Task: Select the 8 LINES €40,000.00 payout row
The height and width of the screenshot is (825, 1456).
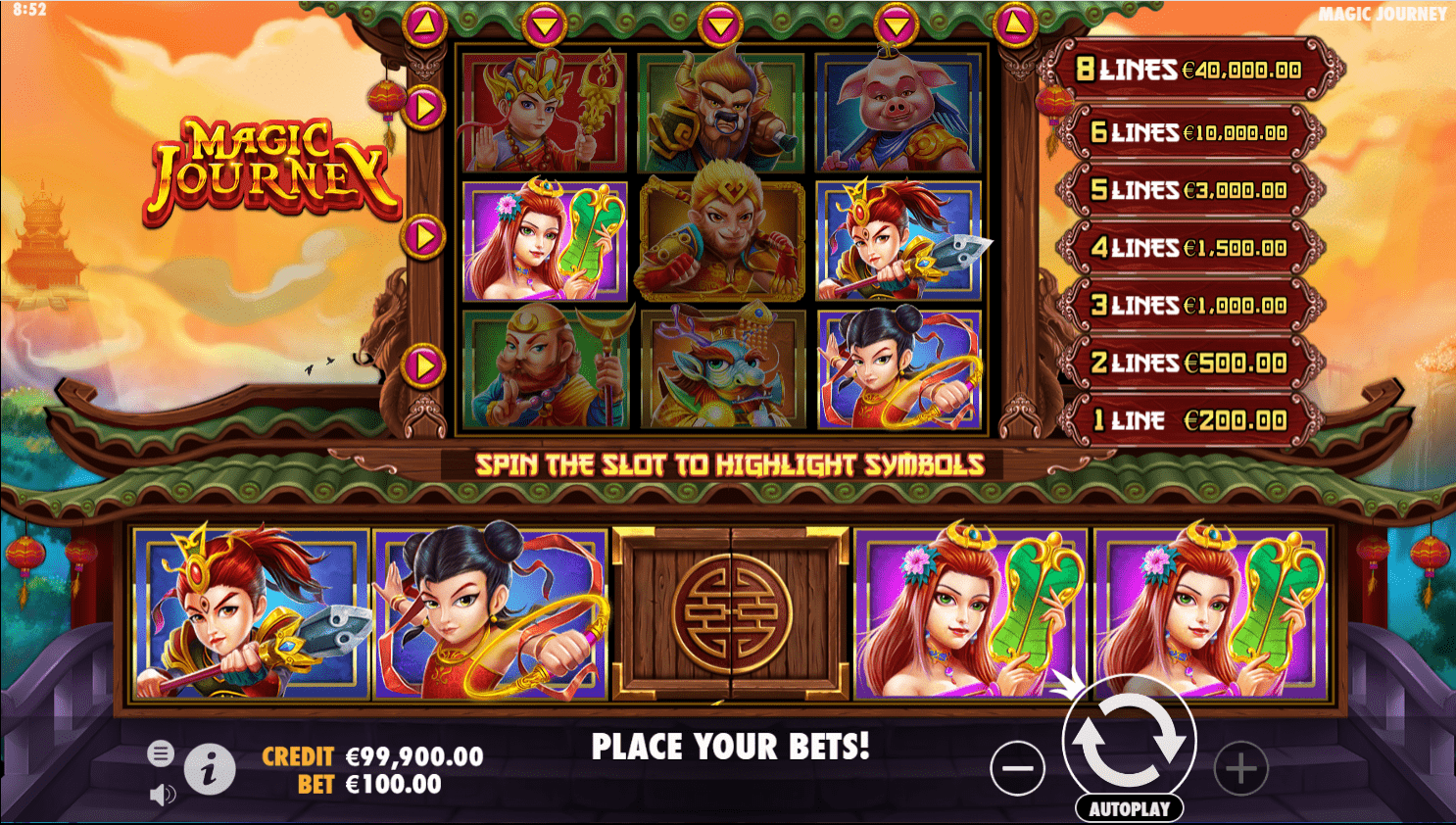Action: [1187, 71]
